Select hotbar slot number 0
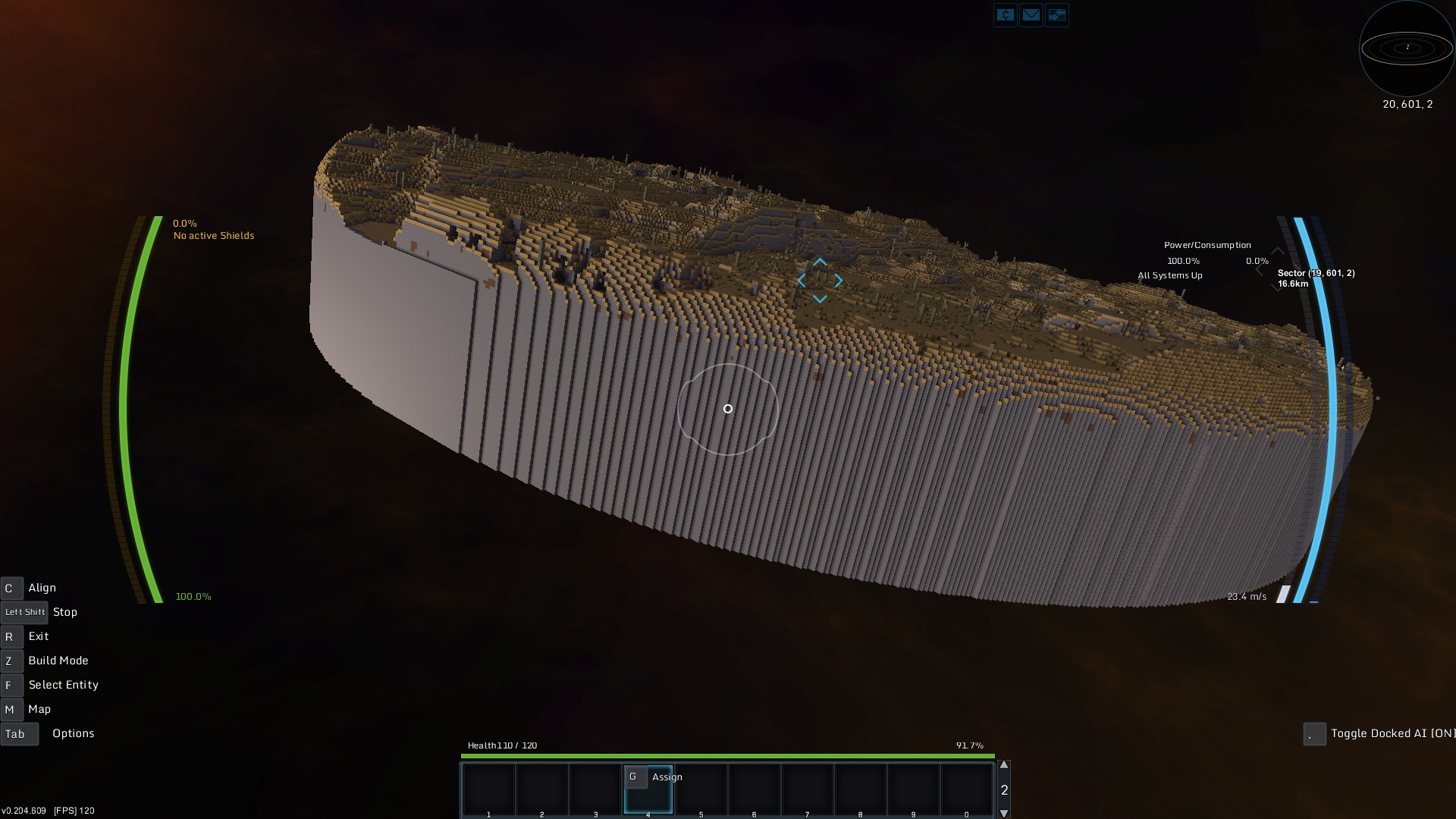1456x819 pixels. (967, 790)
